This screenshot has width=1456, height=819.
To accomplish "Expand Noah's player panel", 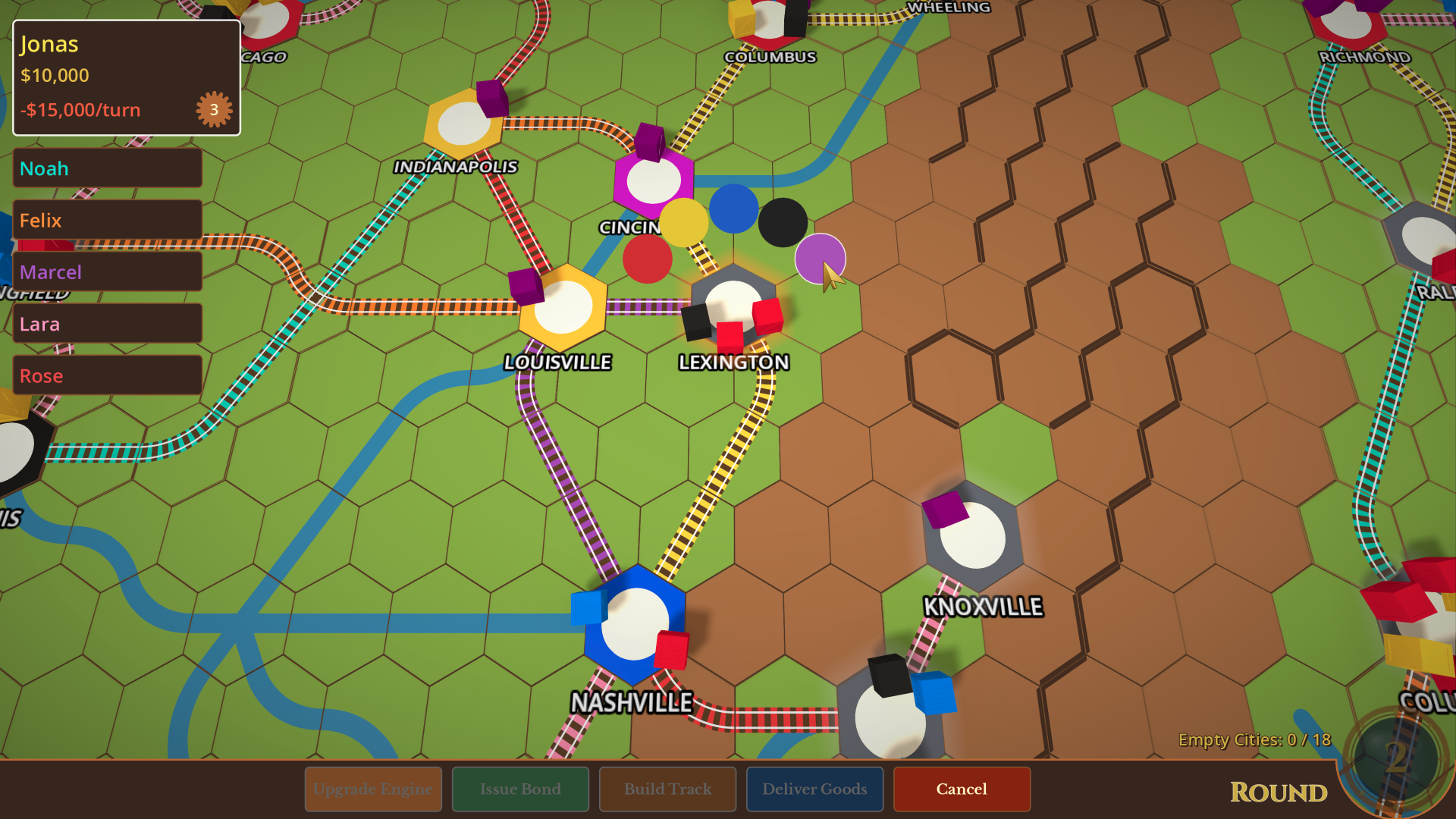I will point(106,168).
